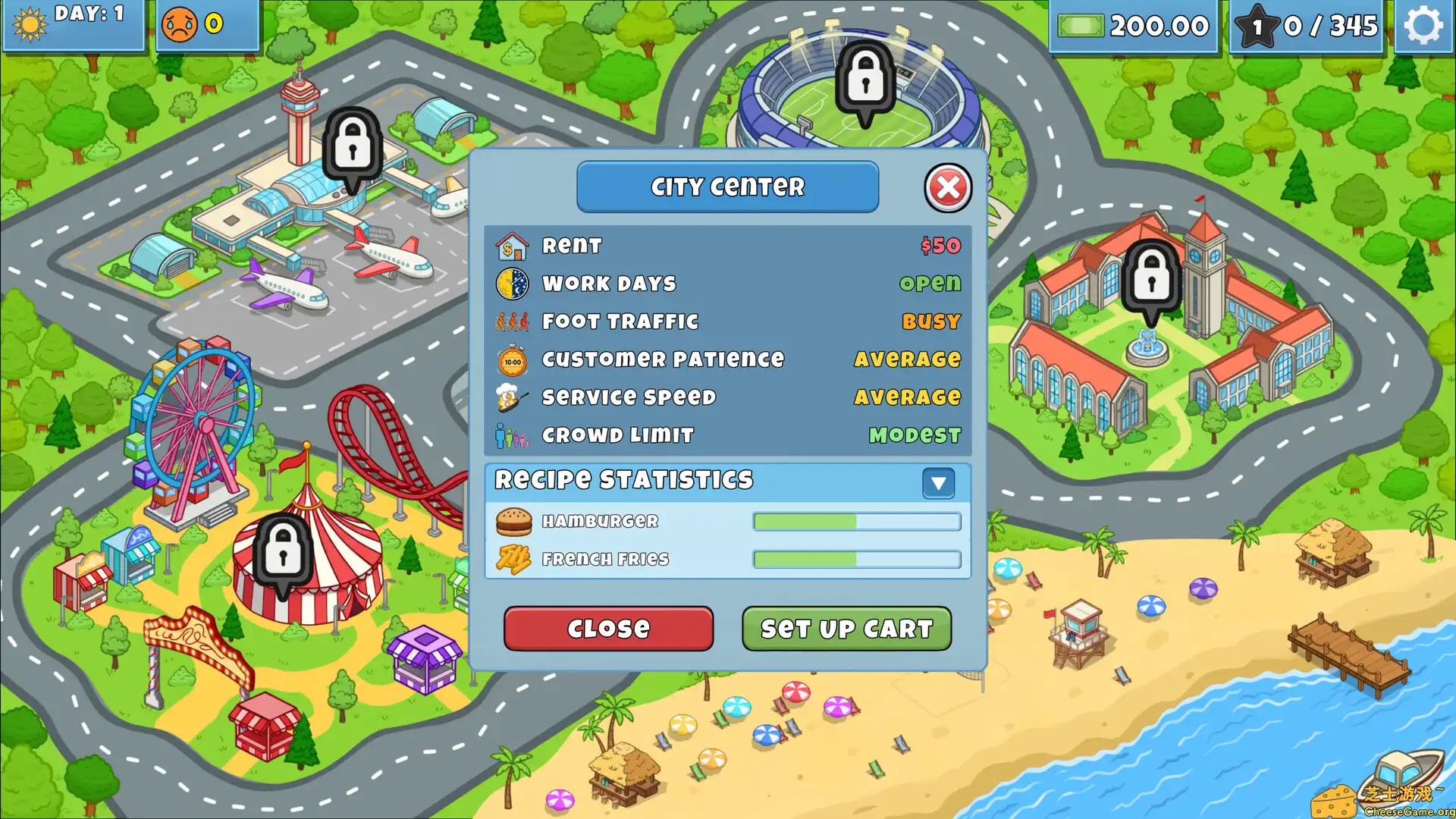Click the Hamburger progress bar
Screen dimensions: 1456x819
(855, 521)
